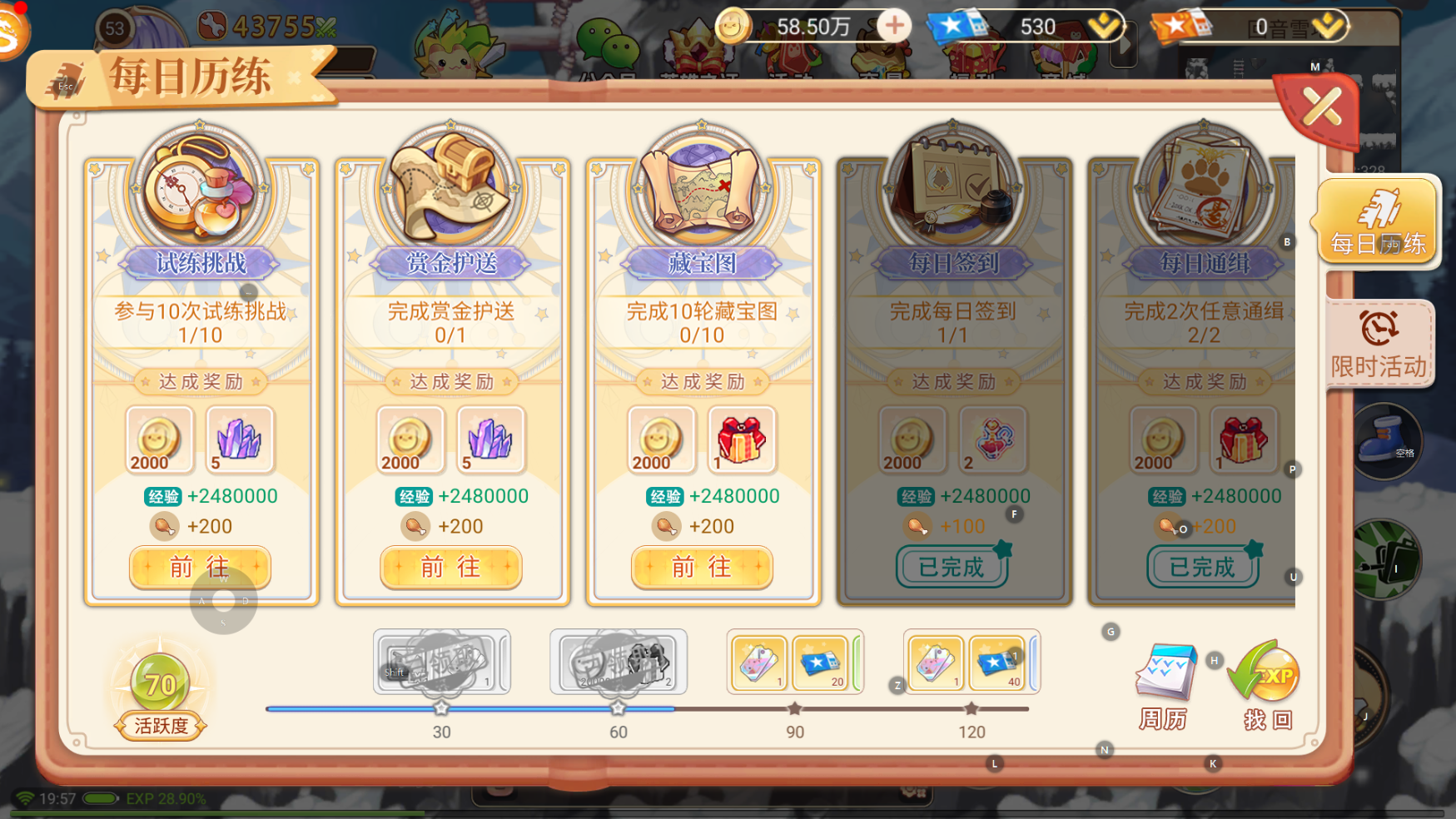Open the gold currency plus button
This screenshot has height=819, width=1456.
coord(893,25)
